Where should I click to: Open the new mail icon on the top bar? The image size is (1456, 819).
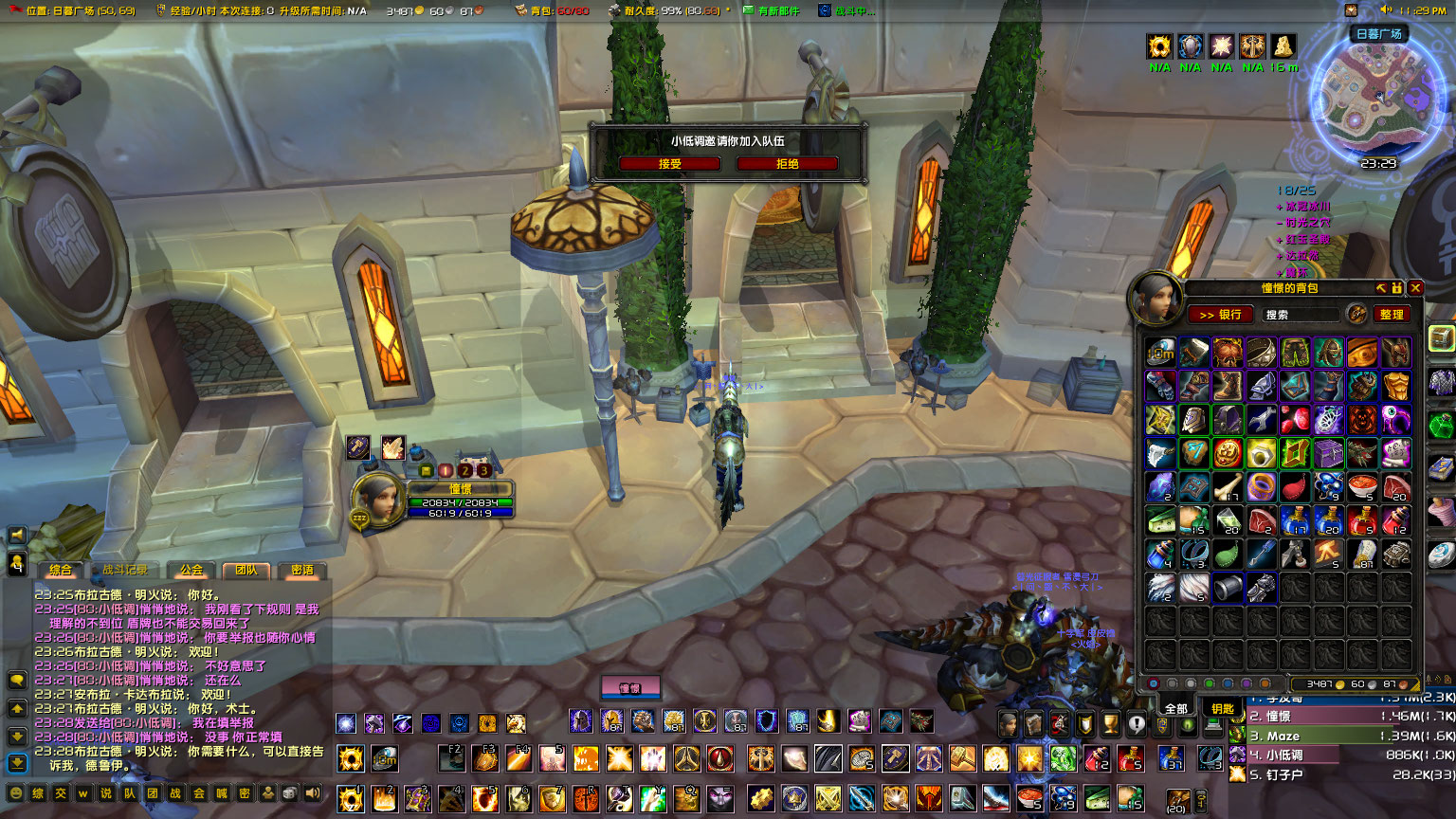coord(749,10)
